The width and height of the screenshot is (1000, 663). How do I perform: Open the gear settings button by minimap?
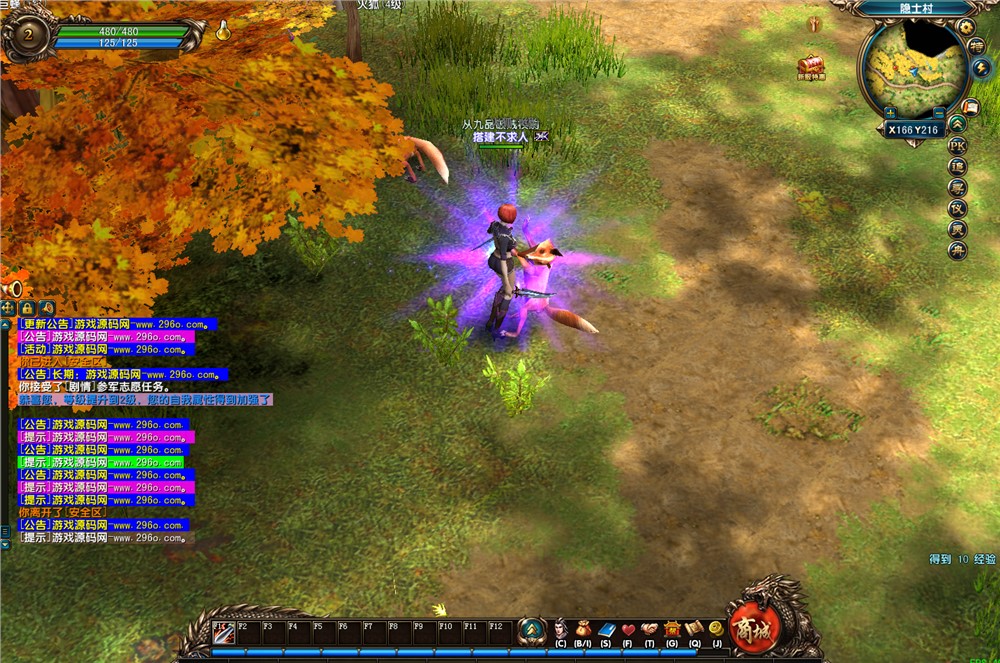point(965,27)
